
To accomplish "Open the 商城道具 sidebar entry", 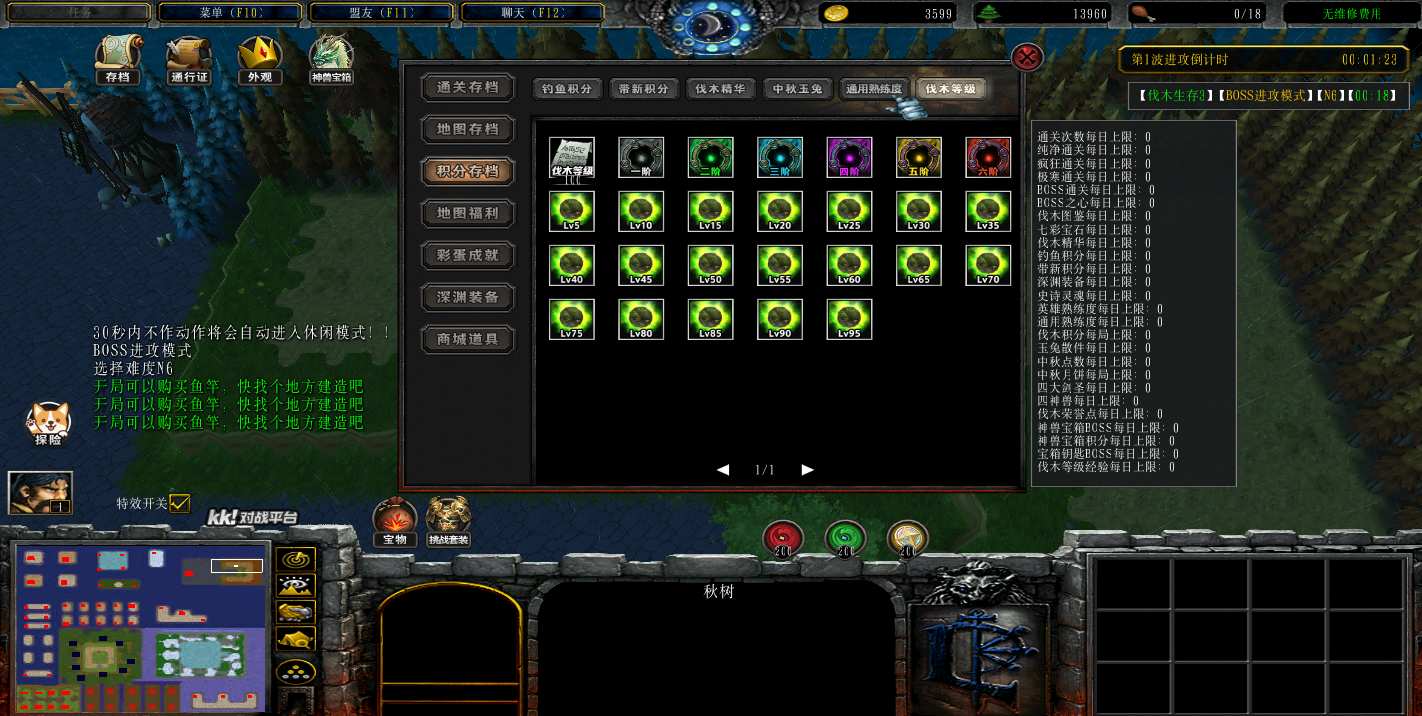I will [x=467, y=339].
